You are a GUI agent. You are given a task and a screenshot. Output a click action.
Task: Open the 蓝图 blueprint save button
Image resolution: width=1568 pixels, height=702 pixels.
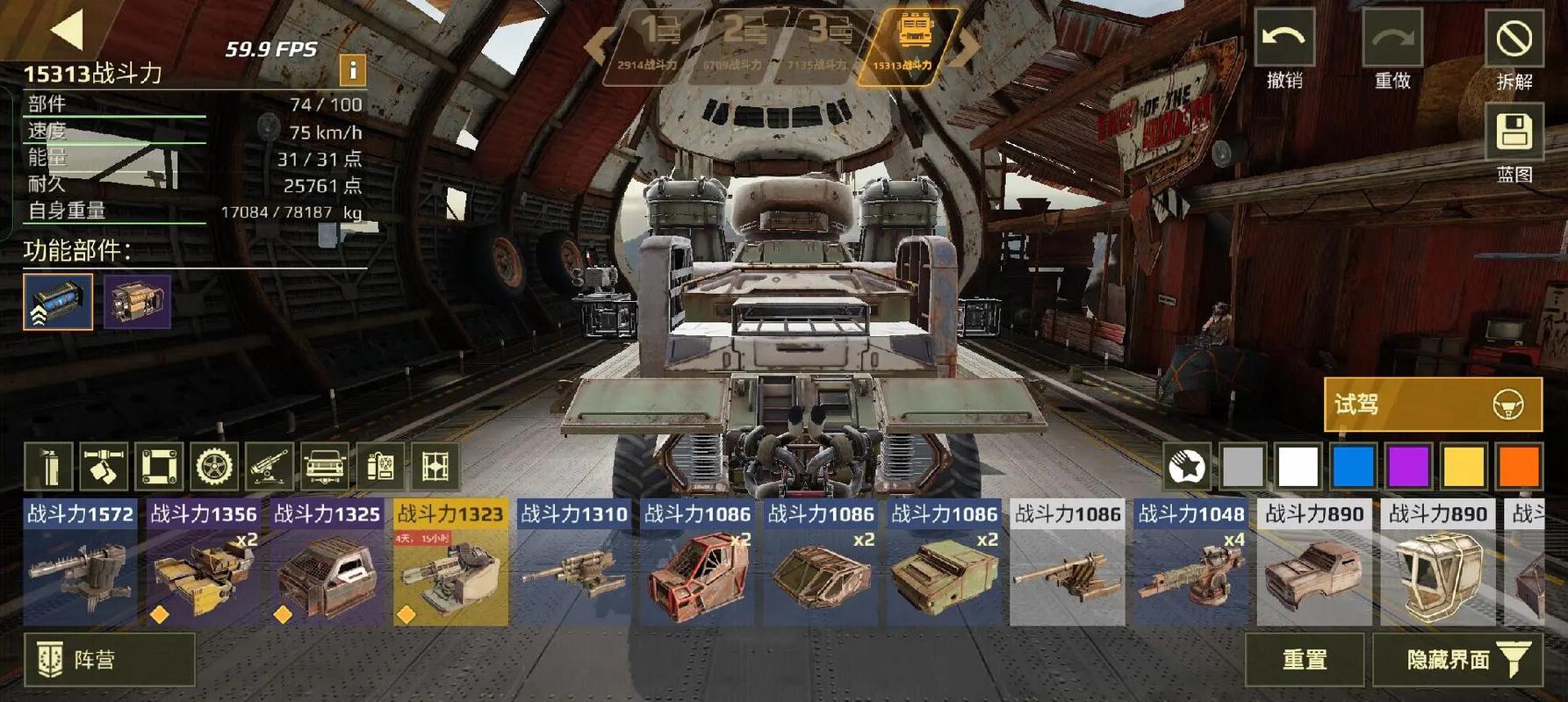1514,133
